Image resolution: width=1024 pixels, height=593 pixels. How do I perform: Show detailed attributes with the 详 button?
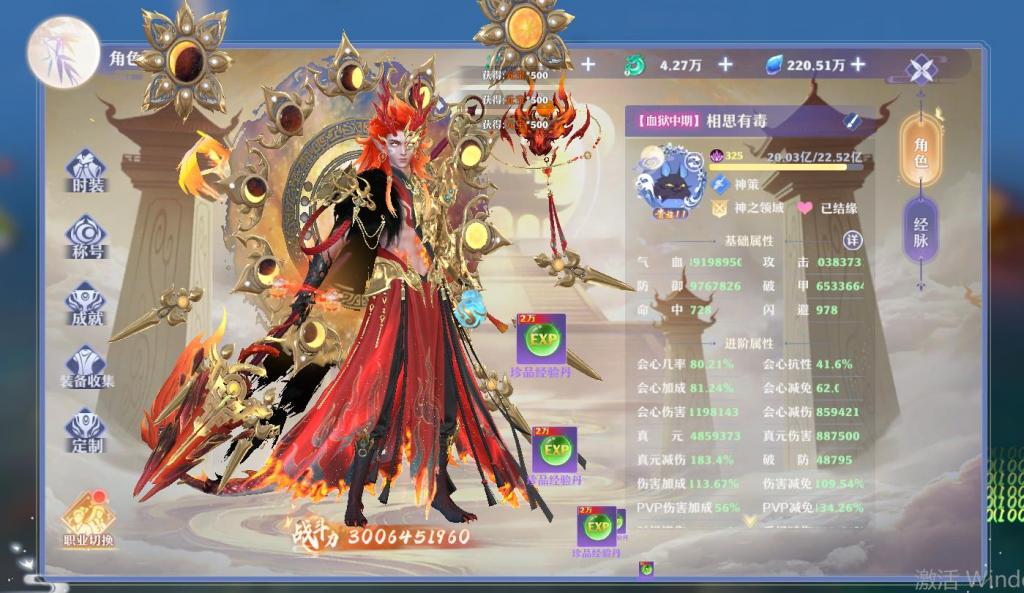pos(852,241)
